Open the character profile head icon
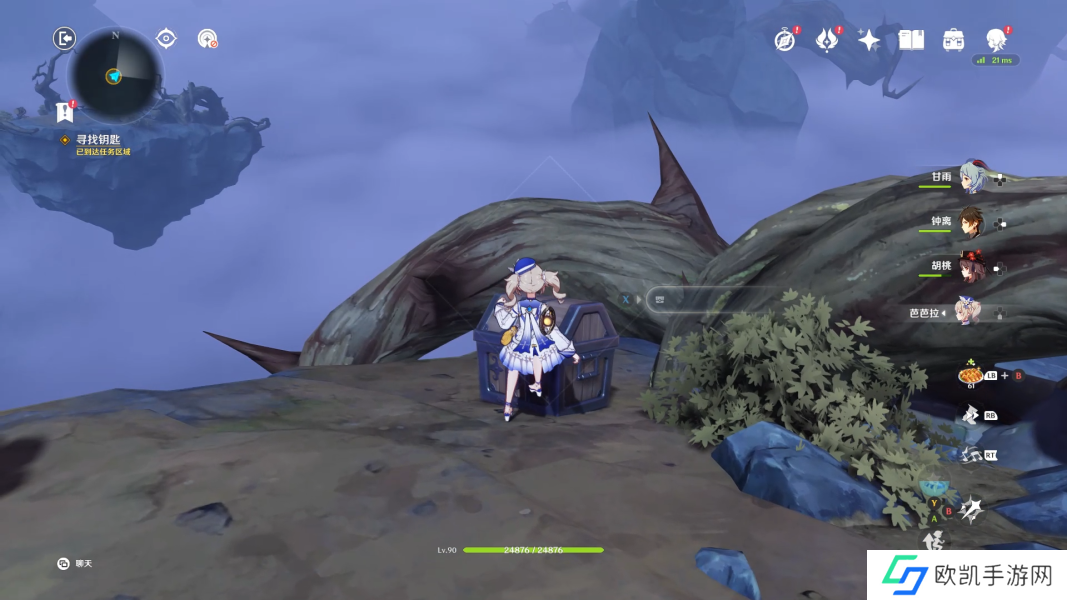Screen dimensions: 1067x600 coord(995,40)
